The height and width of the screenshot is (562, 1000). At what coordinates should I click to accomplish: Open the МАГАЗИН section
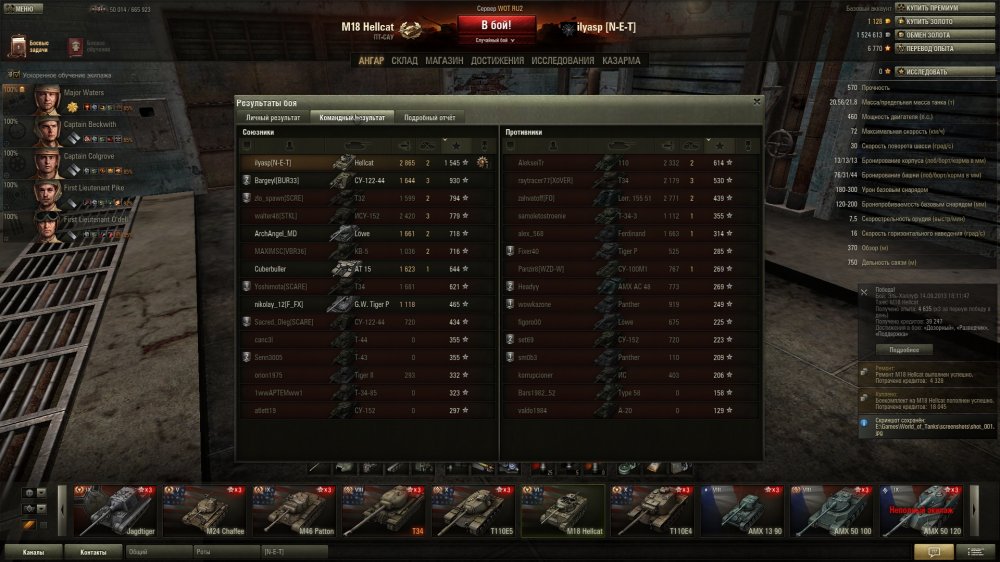pyautogui.click(x=444, y=61)
